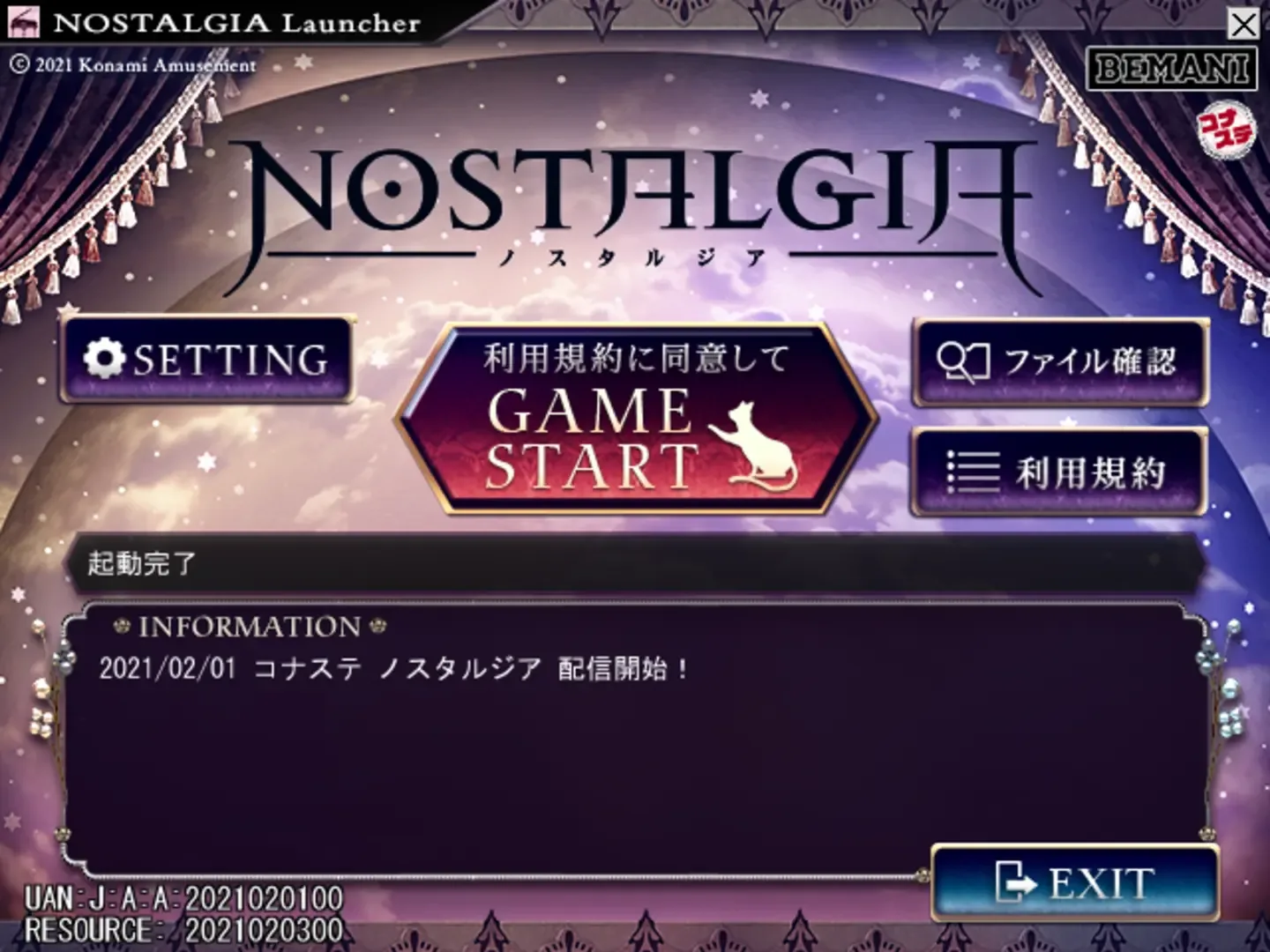Close the NOSTALGIA Launcher window
The width and height of the screenshot is (1270, 952).
tap(1242, 25)
